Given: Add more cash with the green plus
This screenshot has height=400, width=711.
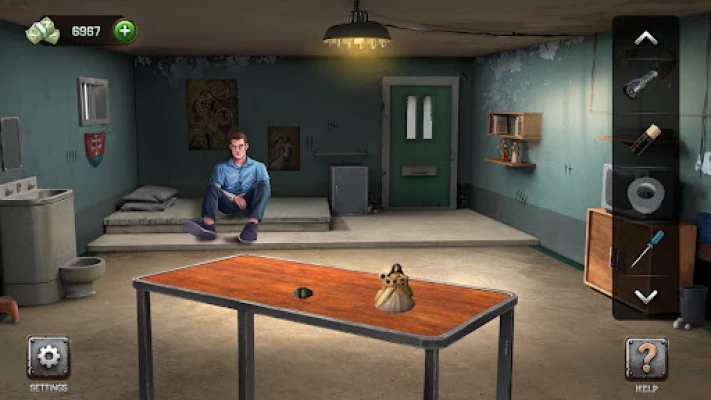Looking at the screenshot, I should (x=124, y=31).
